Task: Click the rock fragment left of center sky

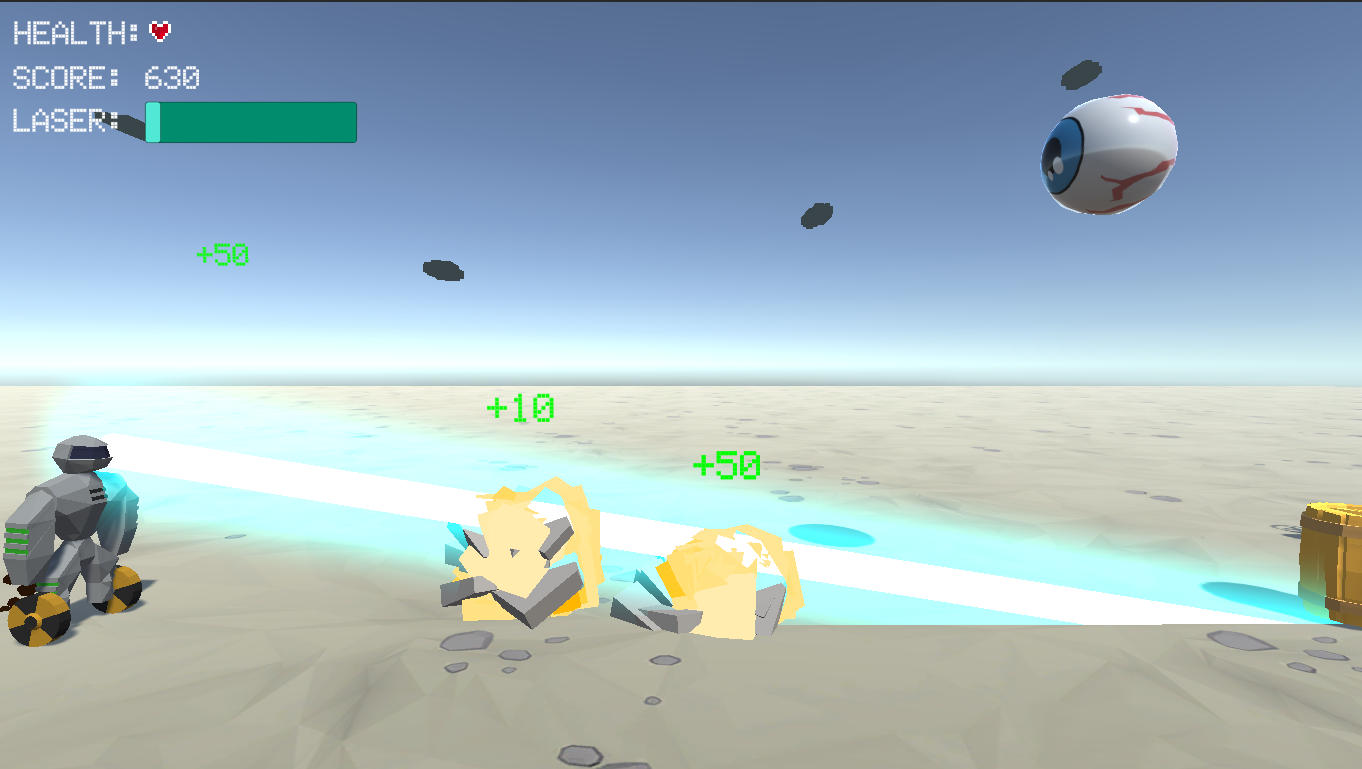Action: (442, 269)
